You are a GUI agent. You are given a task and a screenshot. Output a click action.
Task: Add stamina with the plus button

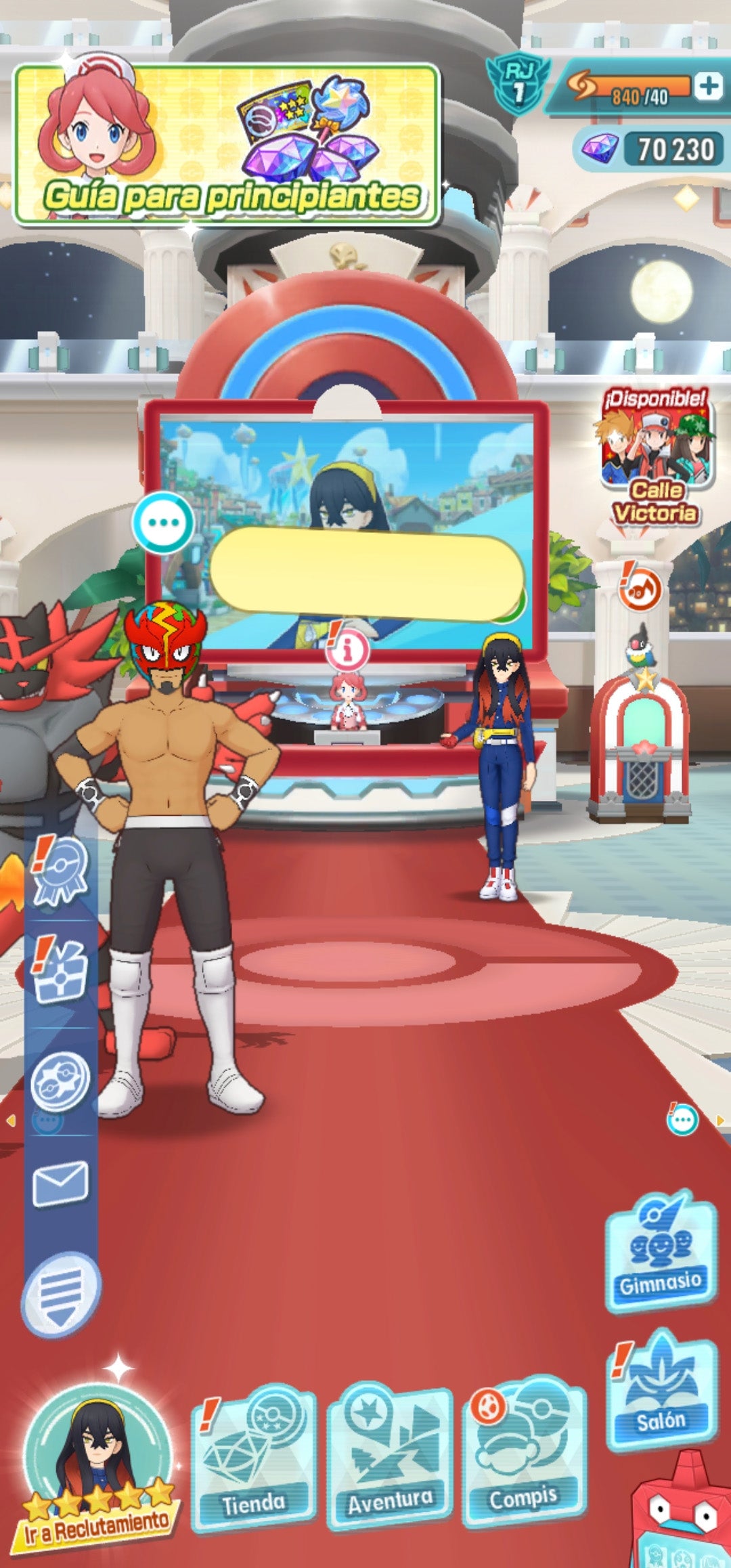click(708, 86)
